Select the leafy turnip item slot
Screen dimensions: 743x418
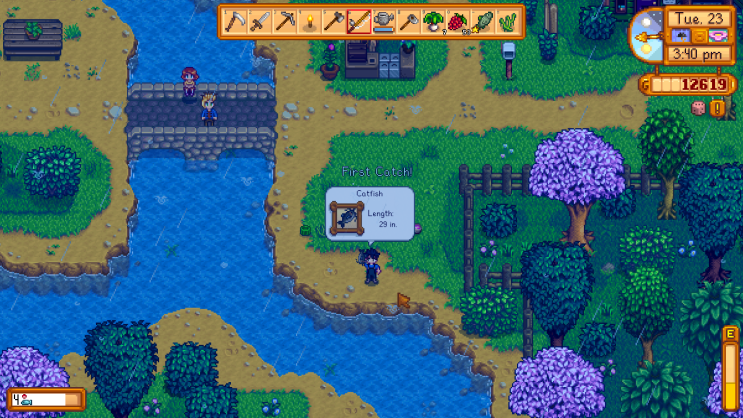(433, 21)
